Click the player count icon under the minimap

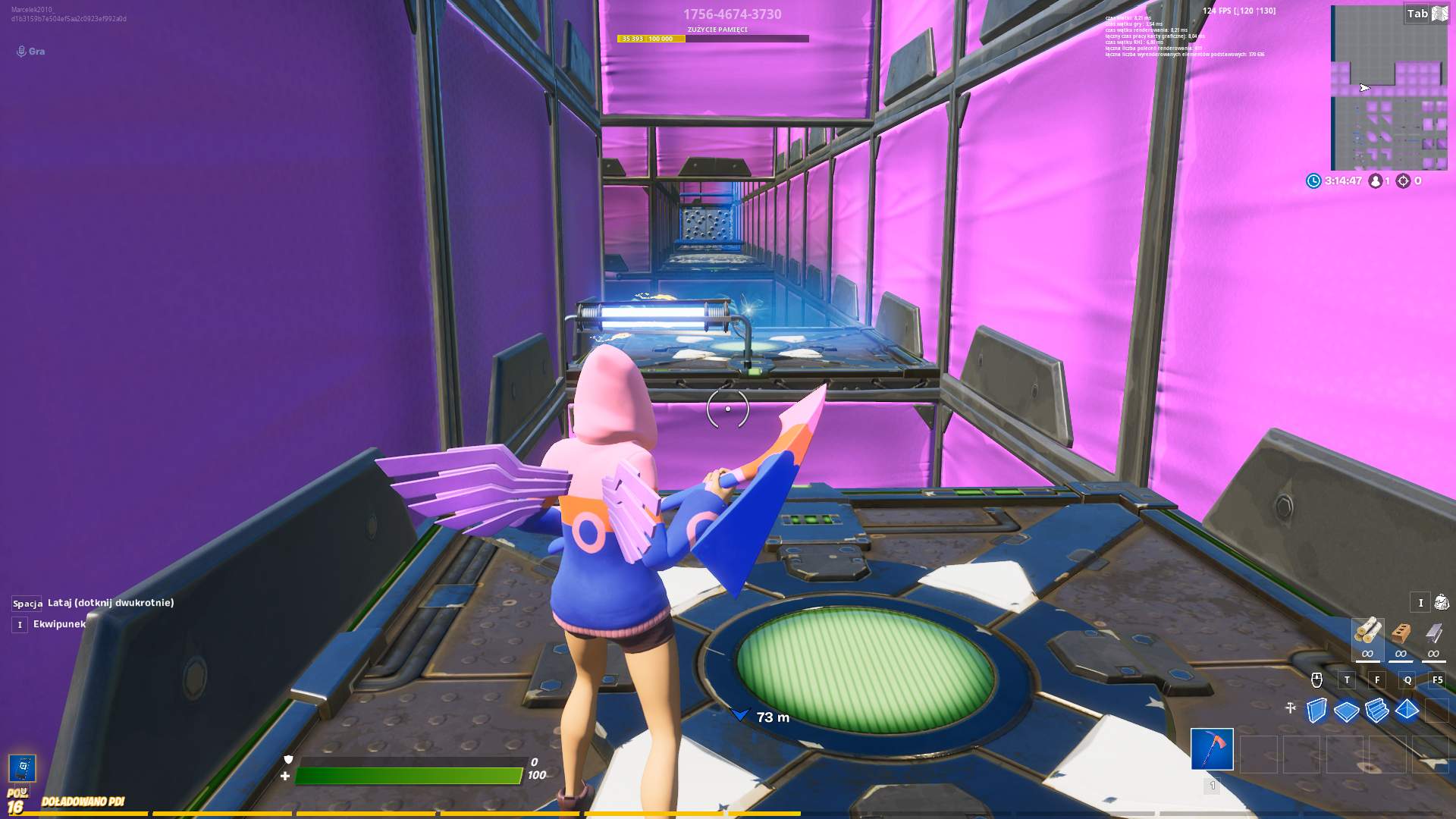point(1376,181)
